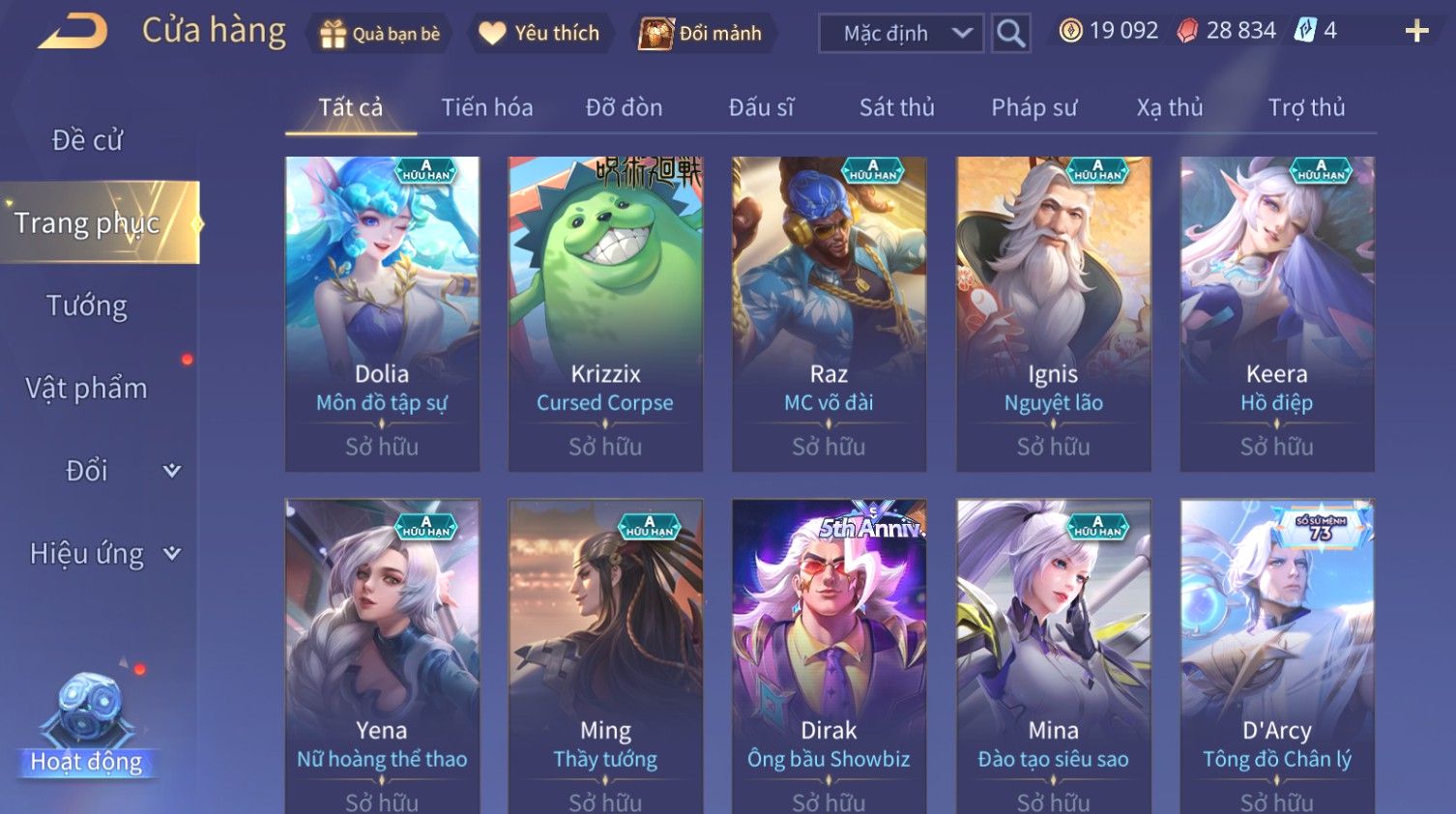Open the Hoạt động events button
The image size is (1456, 814).
87,727
